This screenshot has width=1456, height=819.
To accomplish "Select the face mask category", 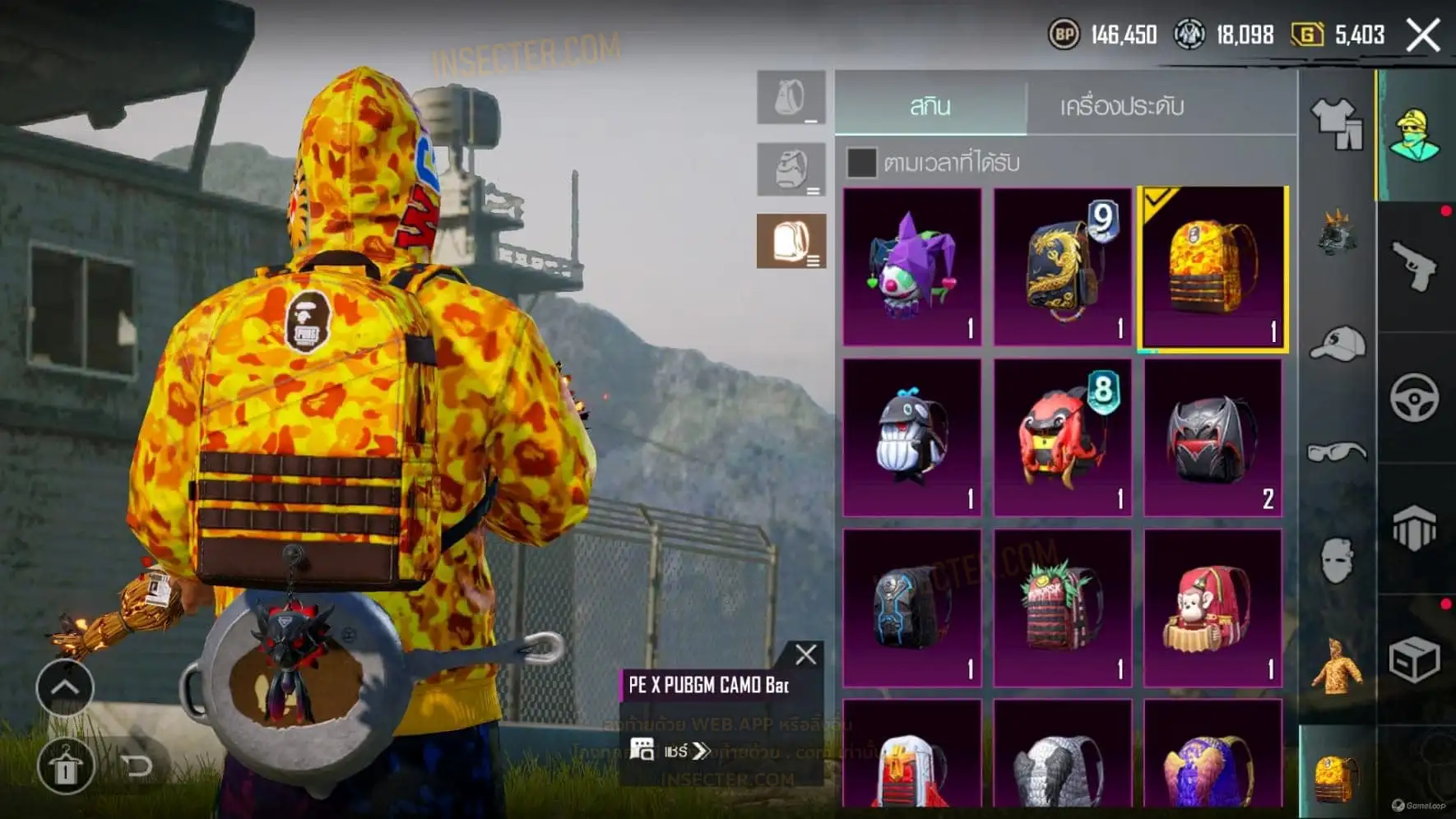I will [1337, 560].
